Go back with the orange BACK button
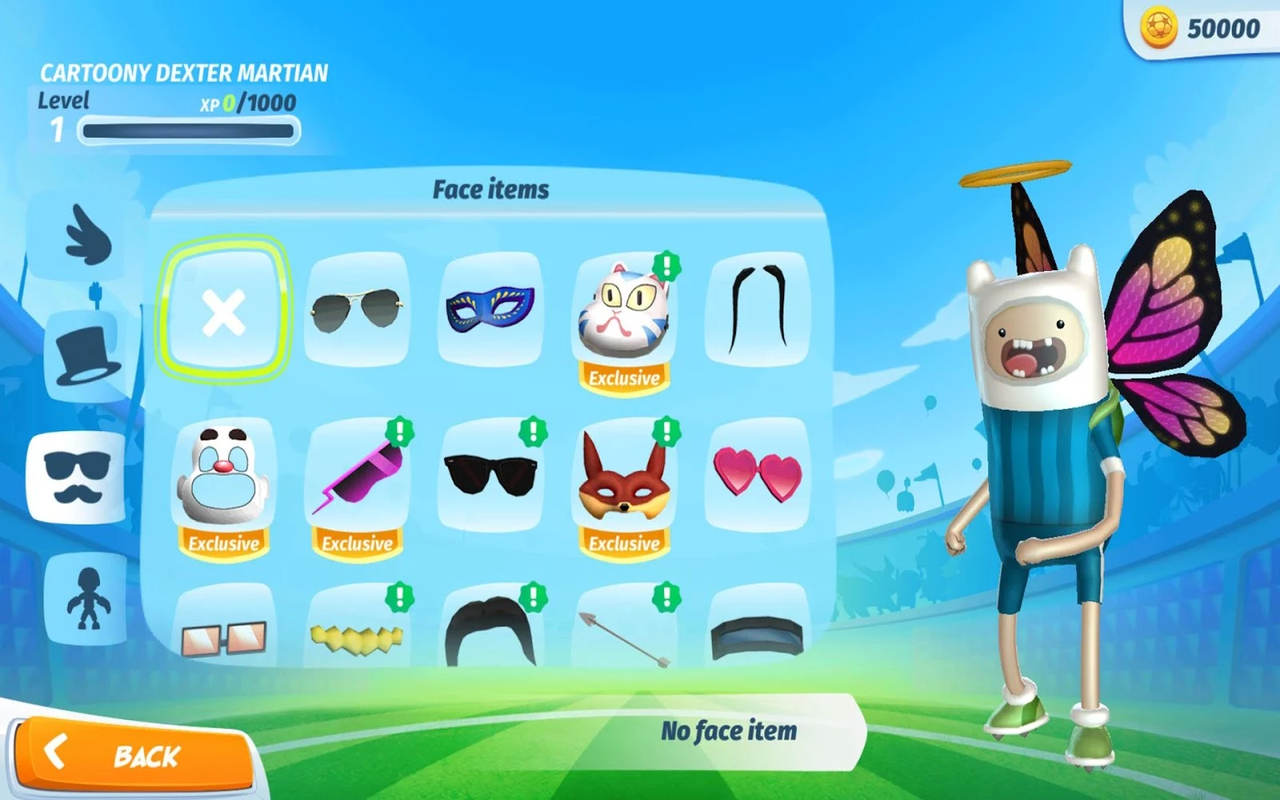 (x=135, y=755)
